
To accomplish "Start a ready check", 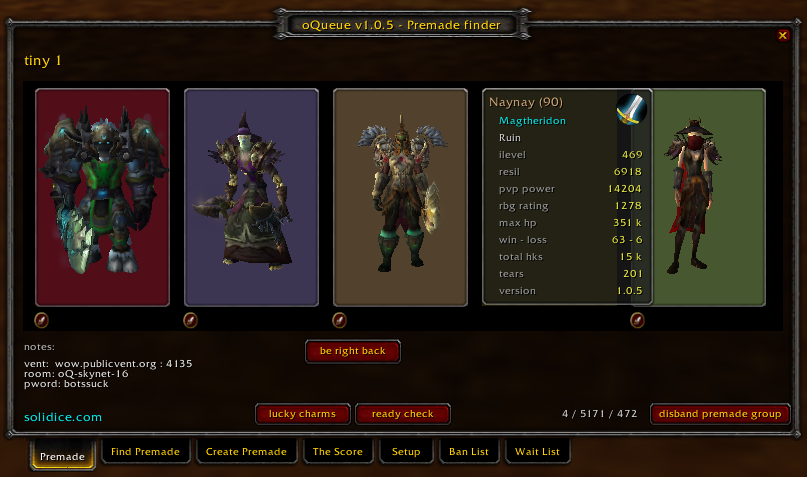I will point(402,413).
